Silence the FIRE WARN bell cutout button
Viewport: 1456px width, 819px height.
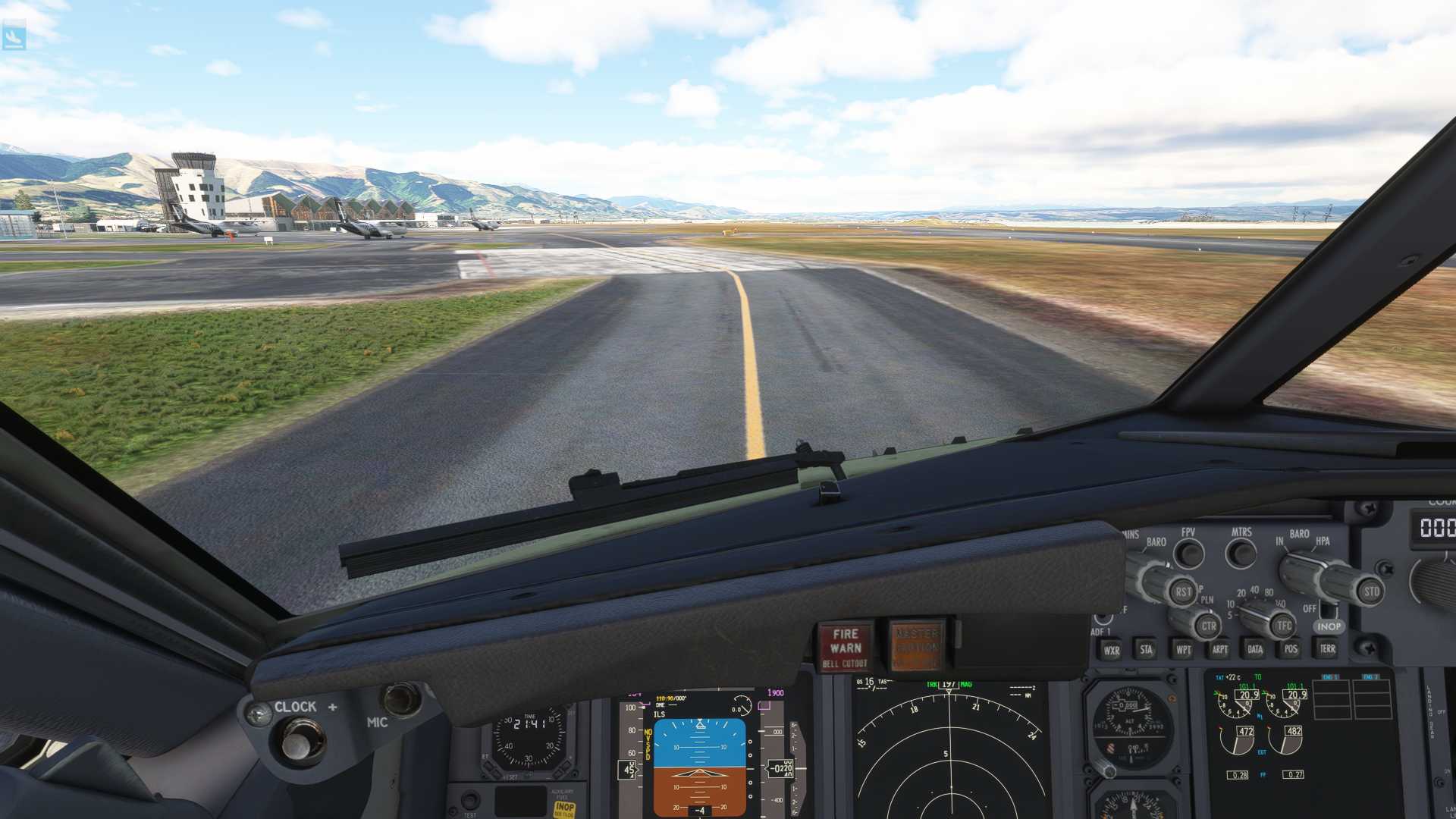pos(845,648)
